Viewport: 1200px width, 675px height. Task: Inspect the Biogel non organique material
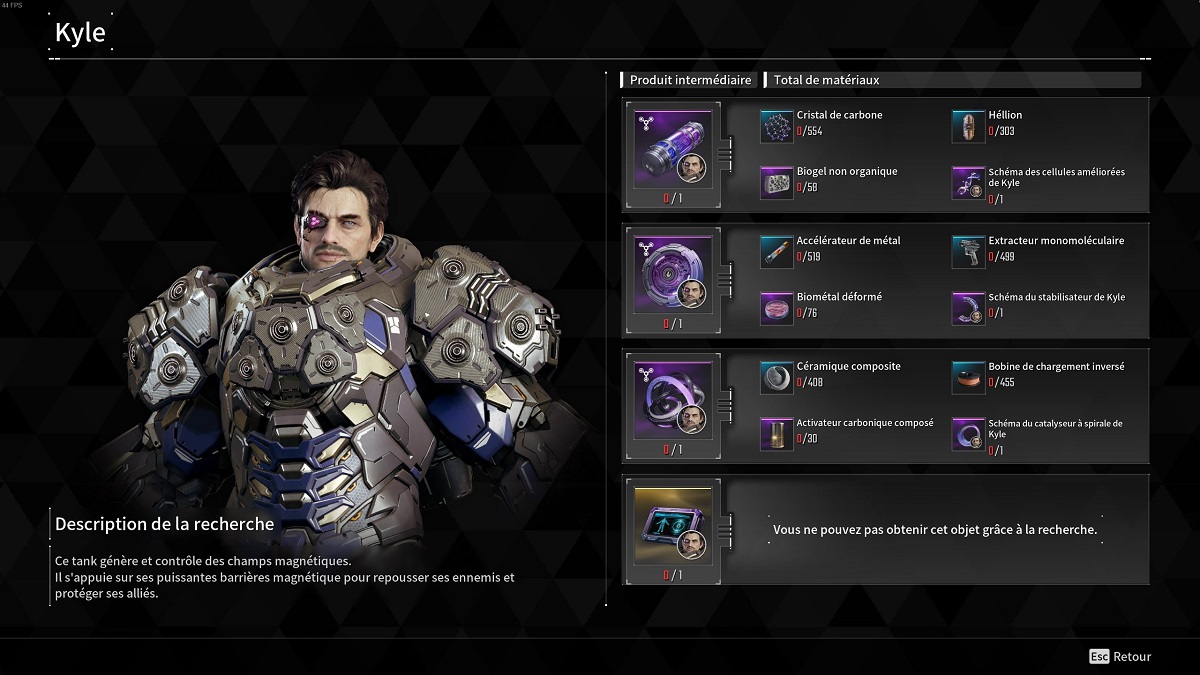pos(776,182)
